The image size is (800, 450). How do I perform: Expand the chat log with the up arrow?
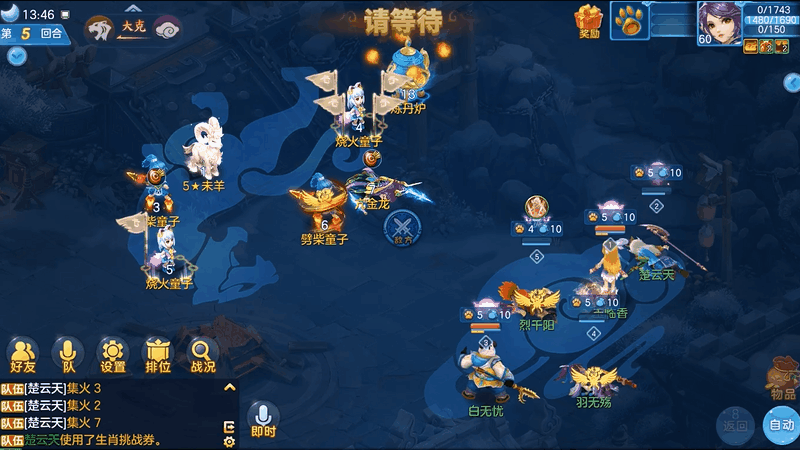(229, 387)
